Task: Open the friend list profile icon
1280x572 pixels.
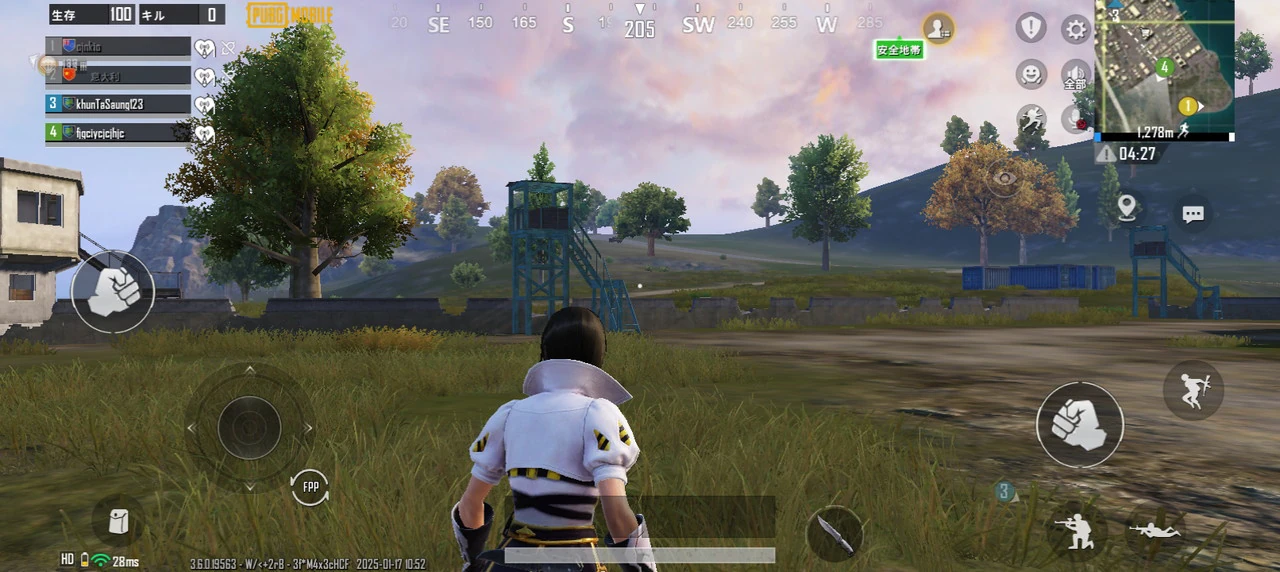Action: 937,28
